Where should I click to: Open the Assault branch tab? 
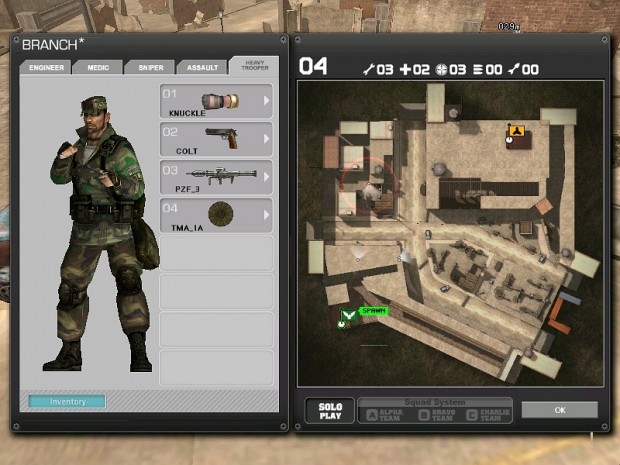click(x=201, y=68)
